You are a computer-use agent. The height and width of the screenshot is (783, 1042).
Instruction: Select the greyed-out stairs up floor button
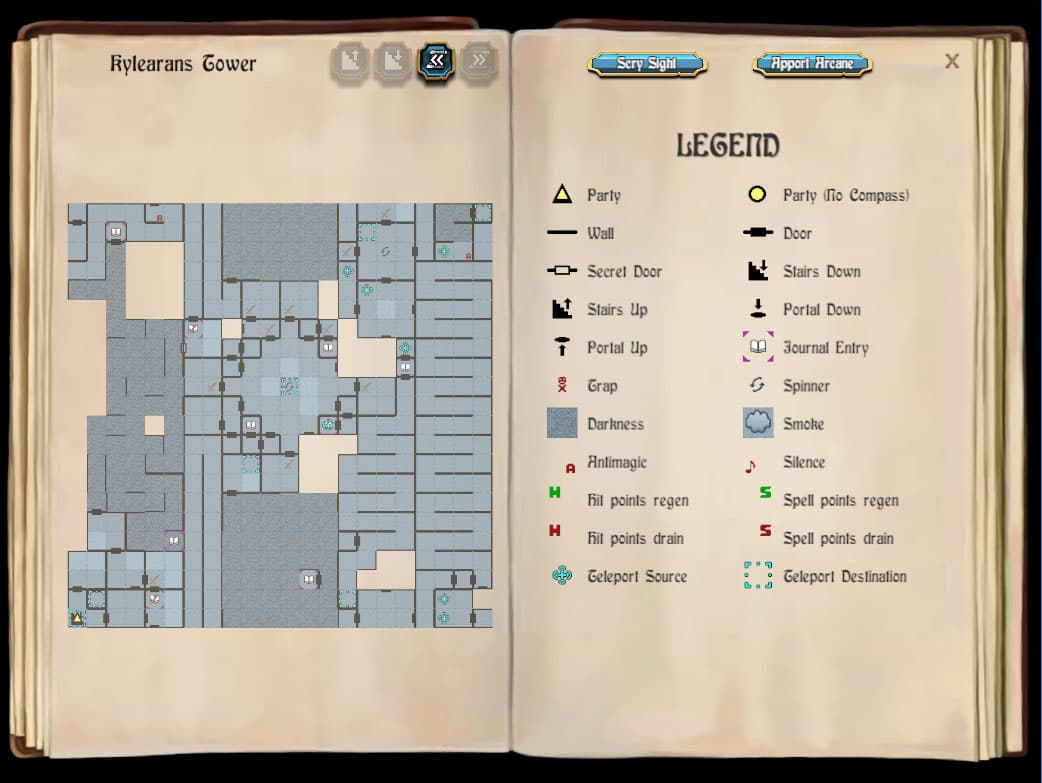click(350, 62)
